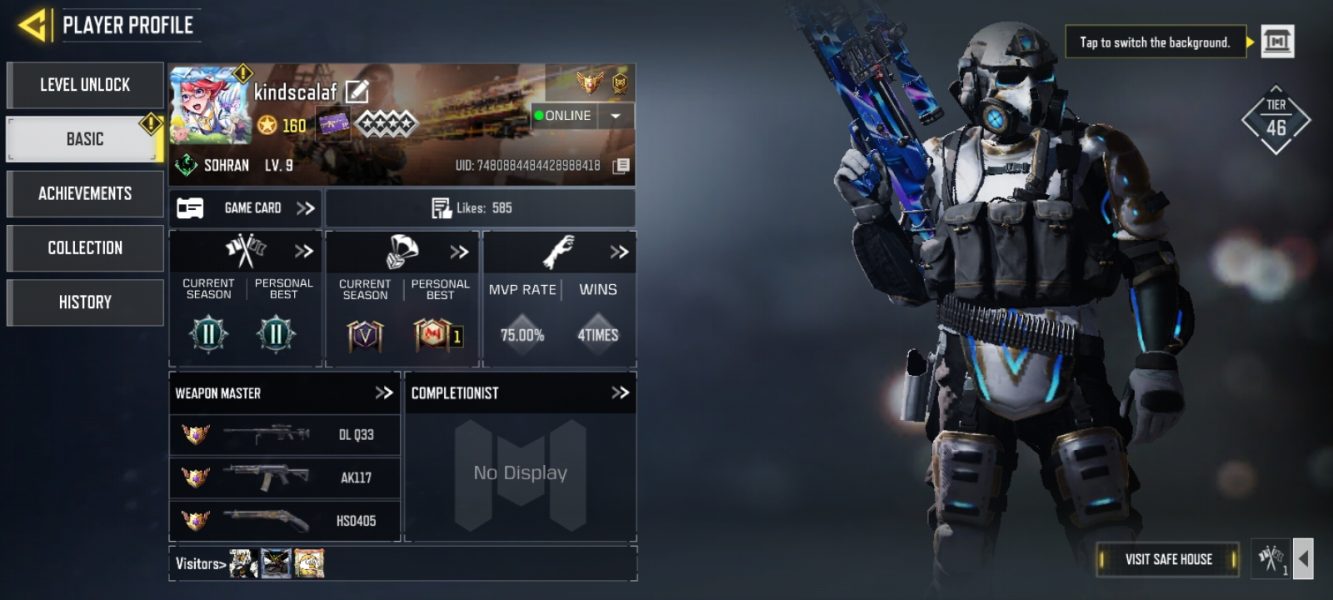Screen dimensions: 1333x600
Task: Open the Online status dropdown
Action: coord(616,116)
